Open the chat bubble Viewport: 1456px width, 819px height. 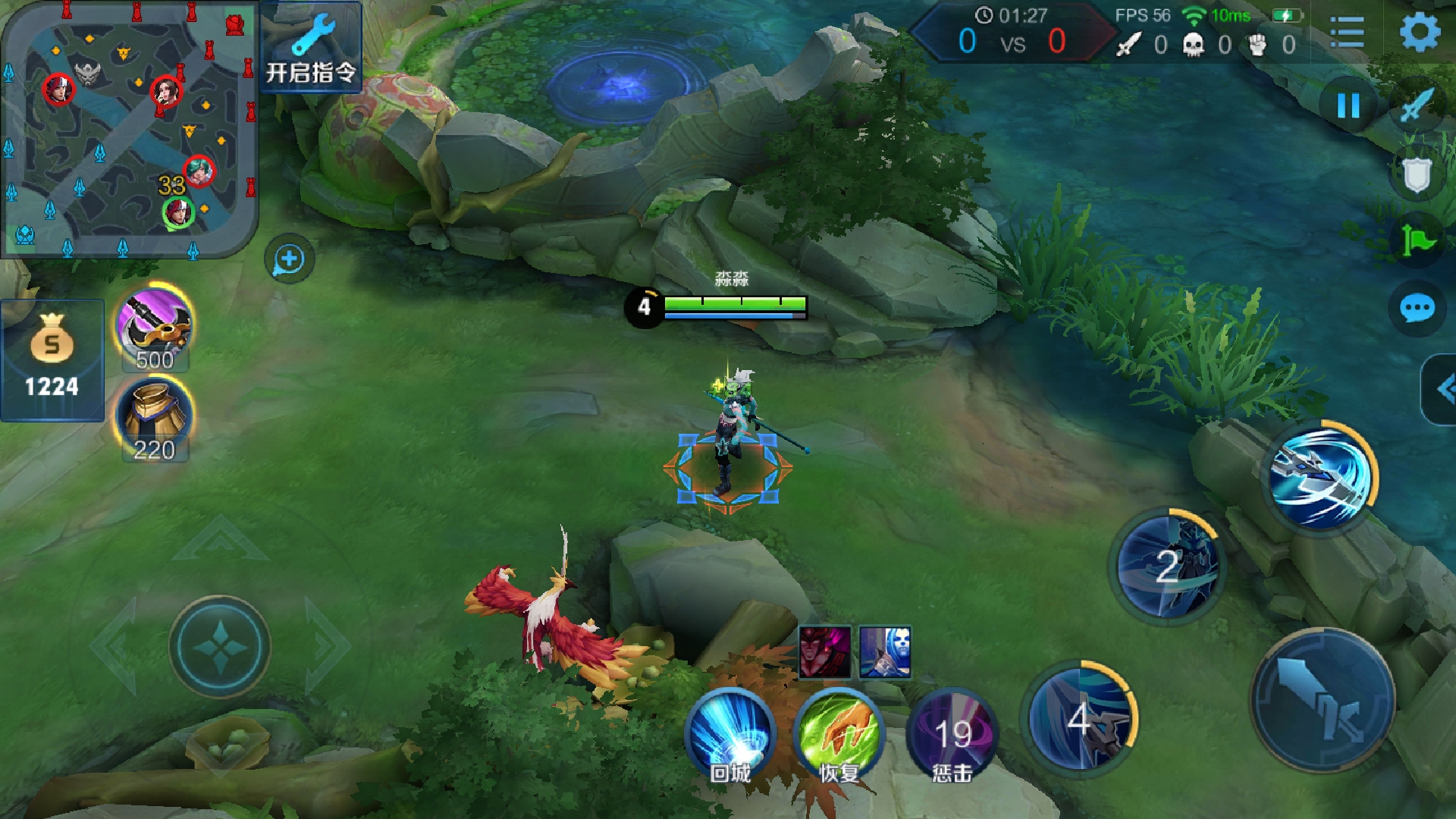point(1417,309)
